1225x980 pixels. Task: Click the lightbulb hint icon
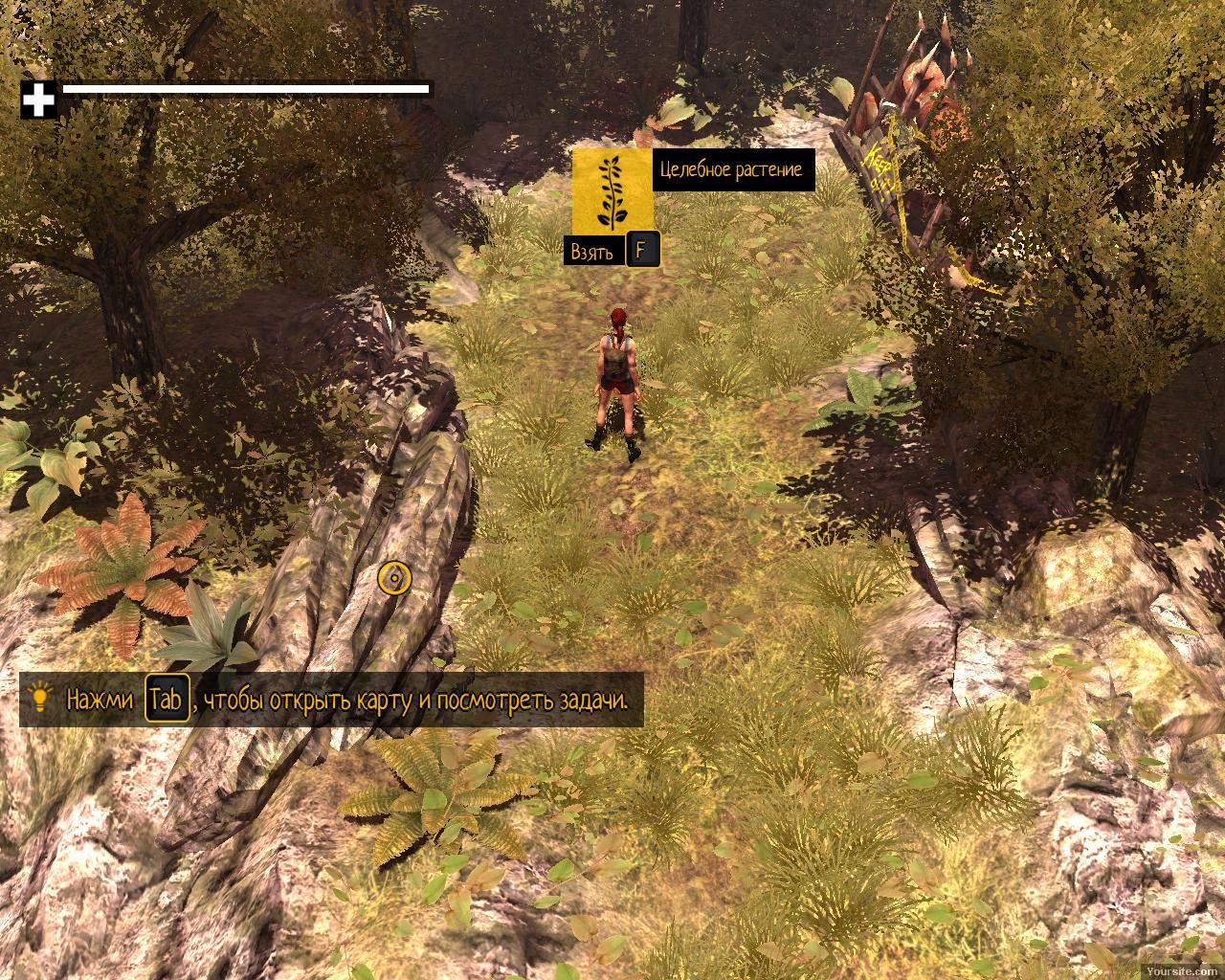(x=40, y=698)
